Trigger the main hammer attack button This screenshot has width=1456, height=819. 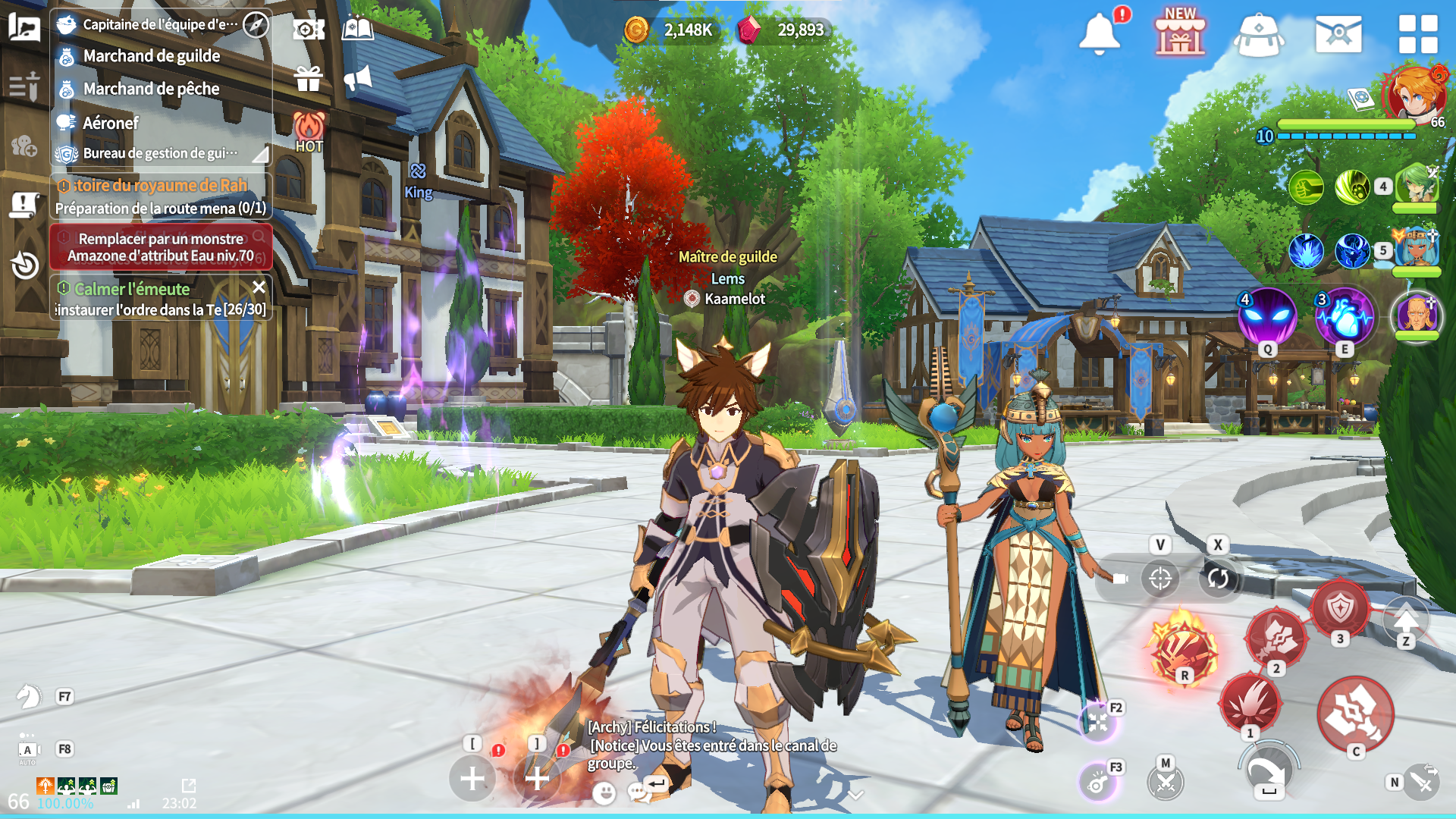[1354, 714]
